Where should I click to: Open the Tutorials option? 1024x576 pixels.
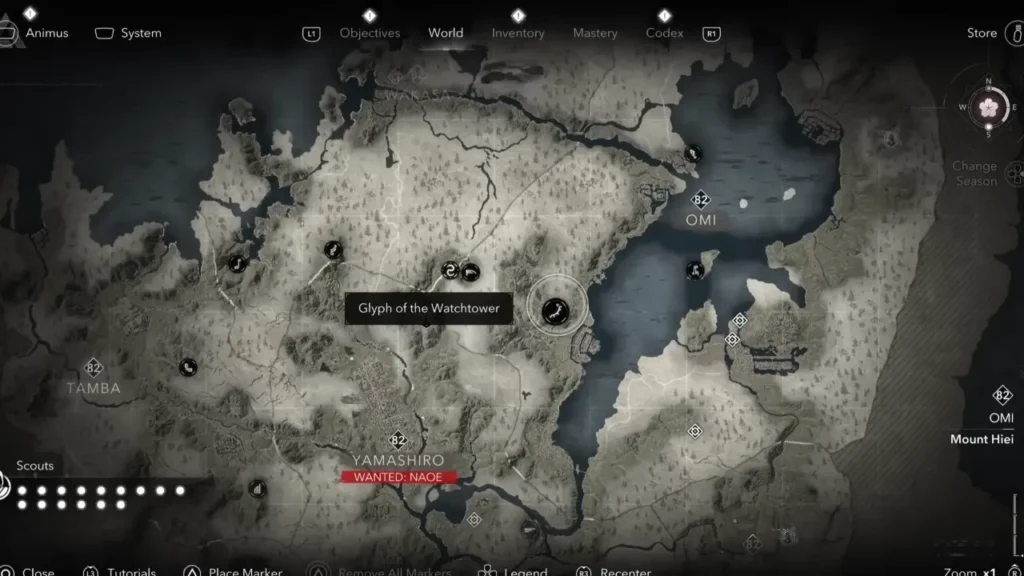tap(132, 572)
